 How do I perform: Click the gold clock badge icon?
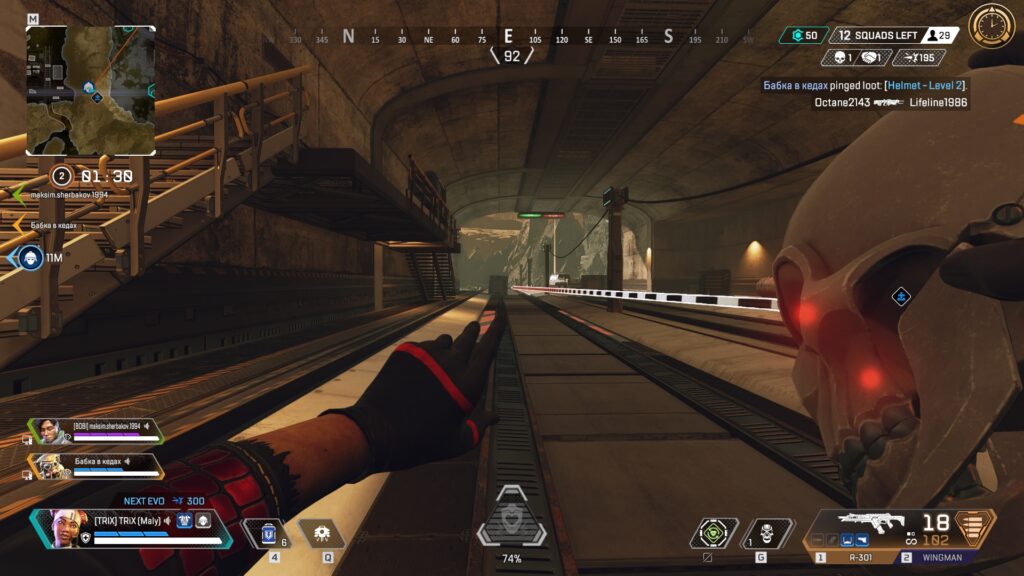point(991,25)
